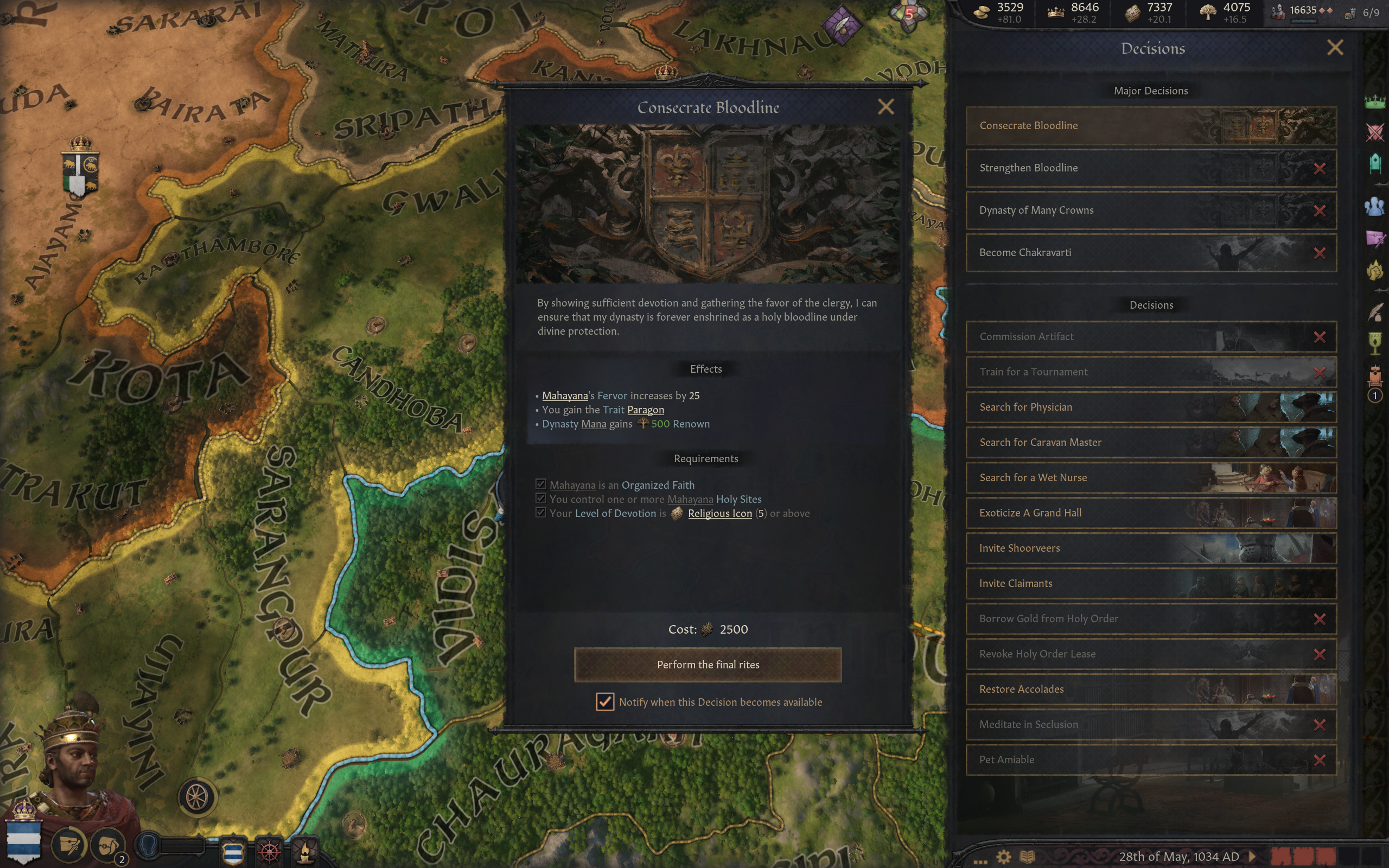Screen dimensions: 1389x868
Task: Perform the final rites
Action: (707, 664)
